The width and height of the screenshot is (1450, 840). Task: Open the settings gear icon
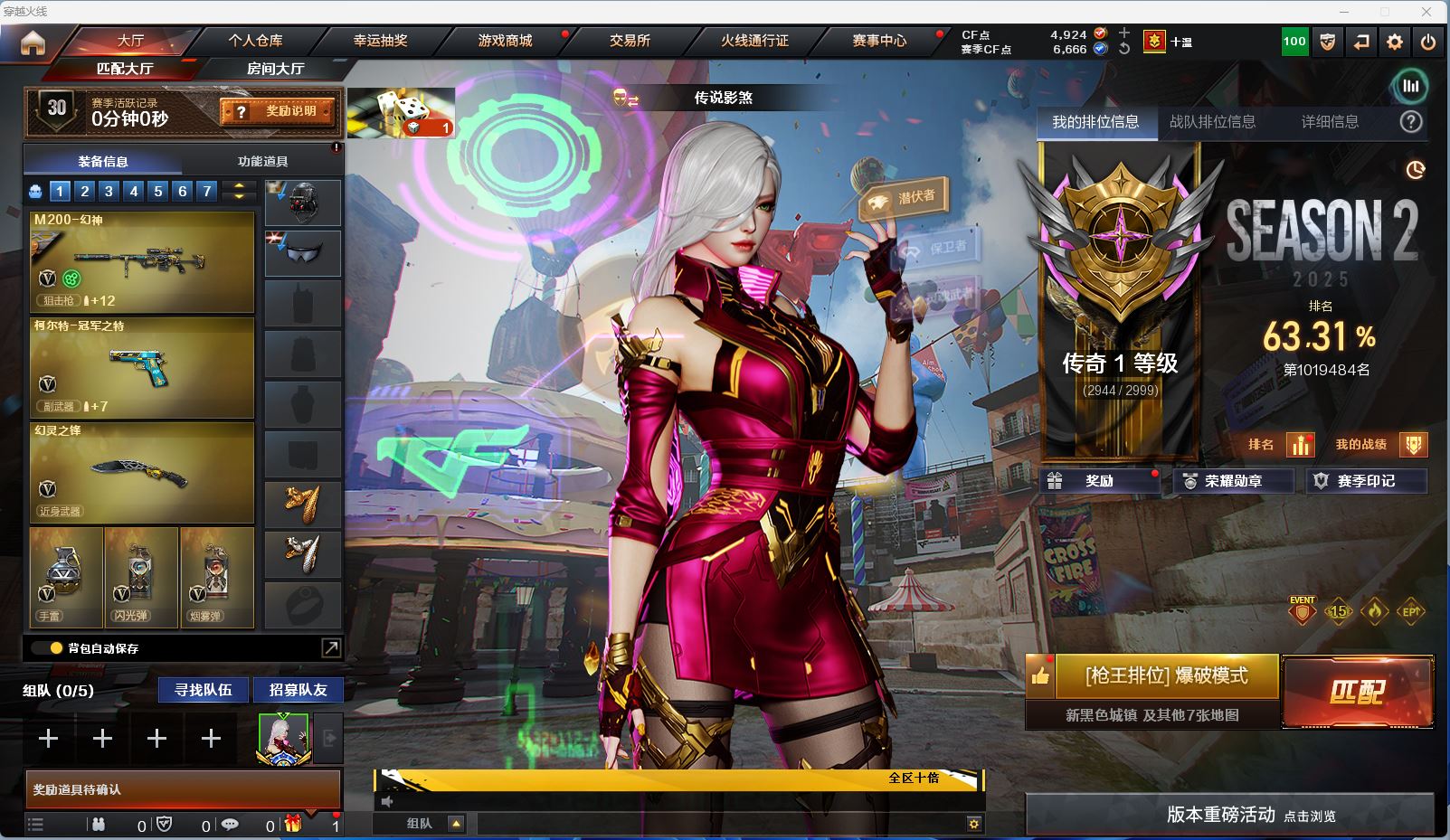[1395, 42]
